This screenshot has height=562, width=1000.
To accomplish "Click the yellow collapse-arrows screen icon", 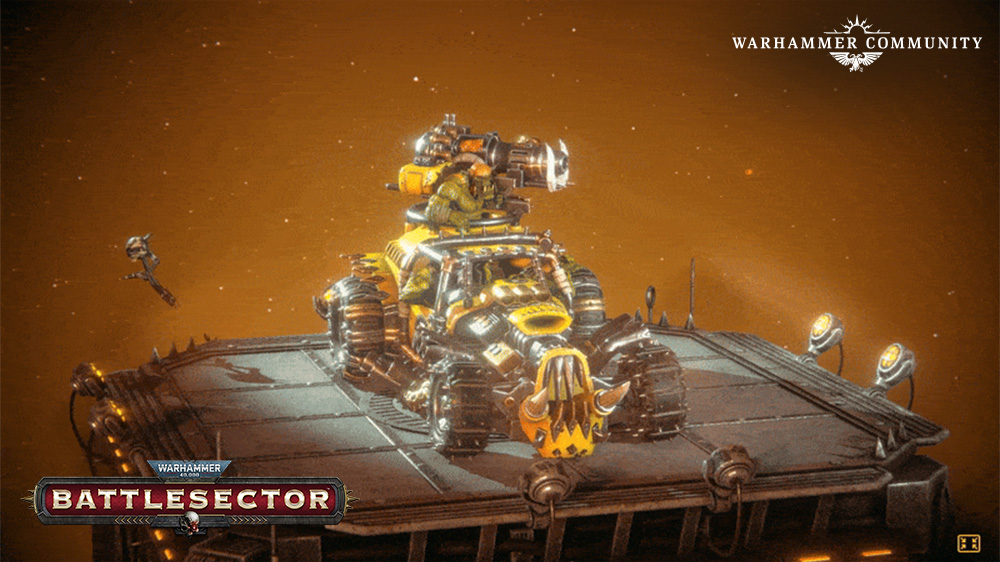I will coord(968,543).
